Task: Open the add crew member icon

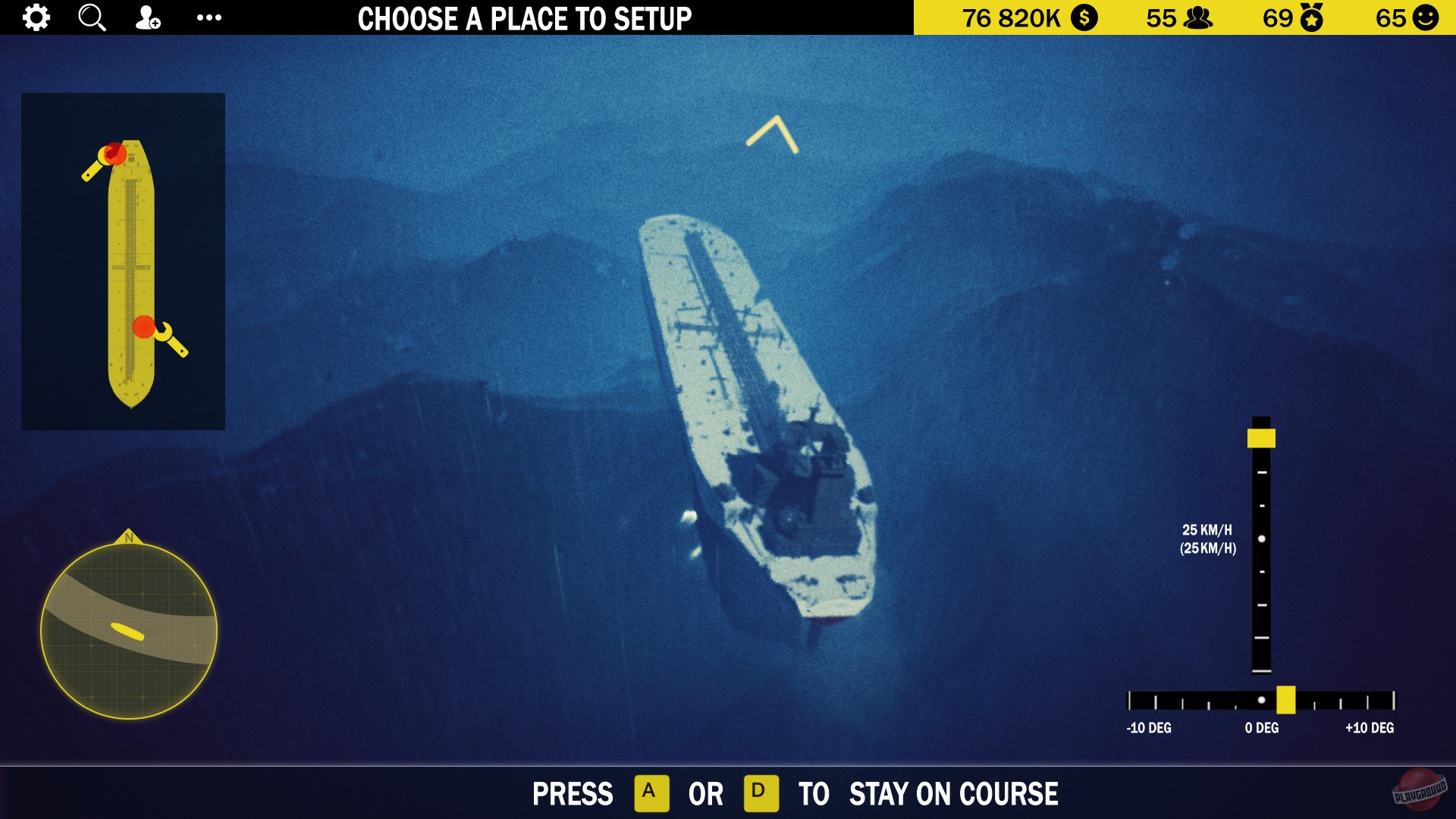Action: coord(149,17)
